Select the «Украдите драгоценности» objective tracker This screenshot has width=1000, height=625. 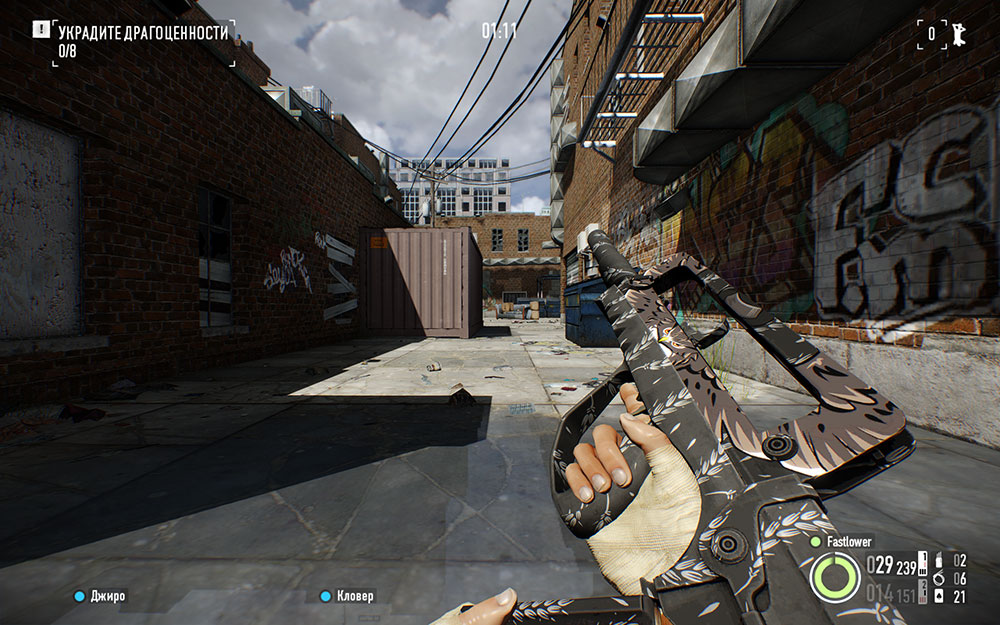click(143, 41)
